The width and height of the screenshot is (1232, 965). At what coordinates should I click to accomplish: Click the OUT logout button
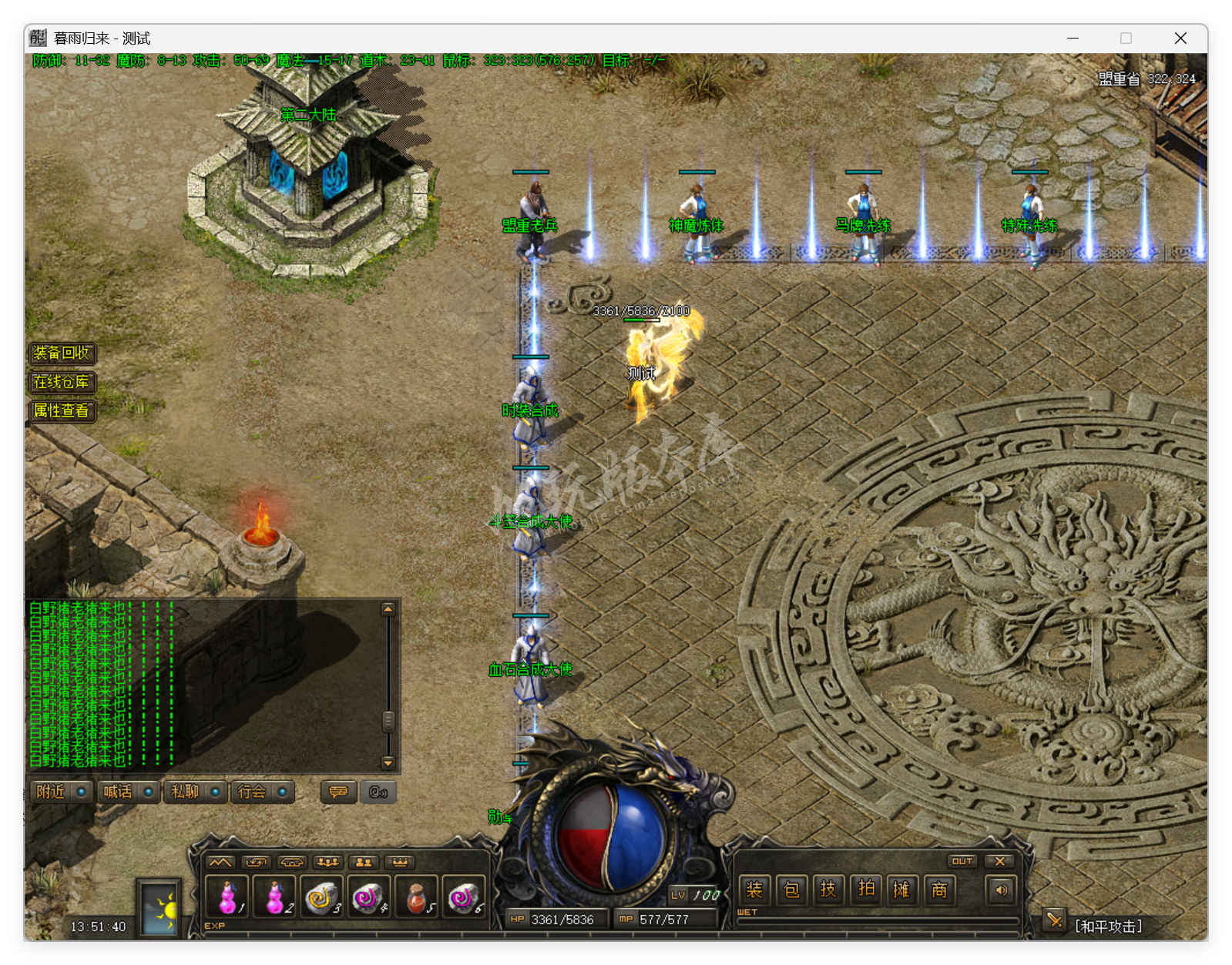[x=962, y=861]
